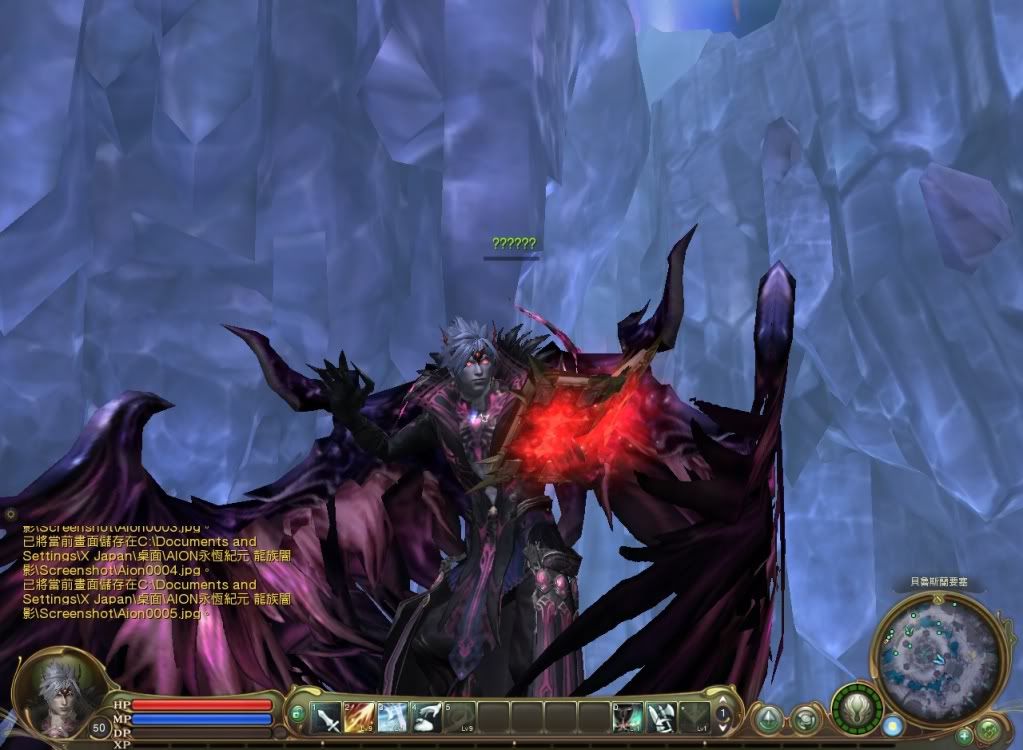The width and height of the screenshot is (1023, 750).
Task: Click the blue sun orb beside the minimap
Action: [x=893, y=725]
